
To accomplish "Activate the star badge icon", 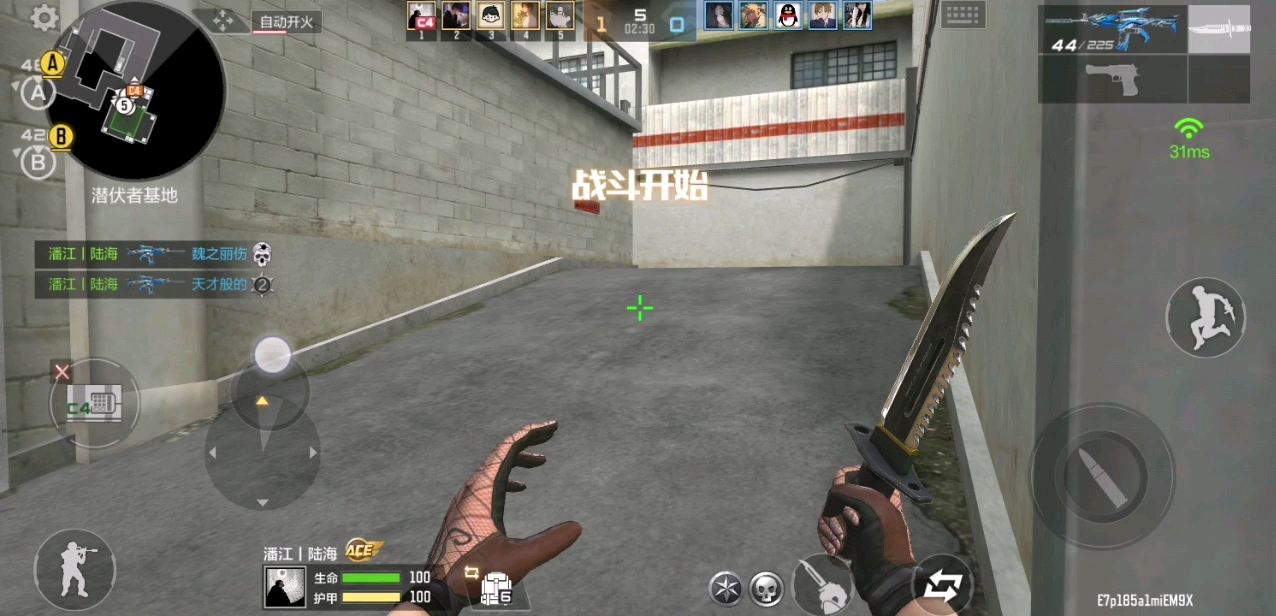I will [726, 588].
